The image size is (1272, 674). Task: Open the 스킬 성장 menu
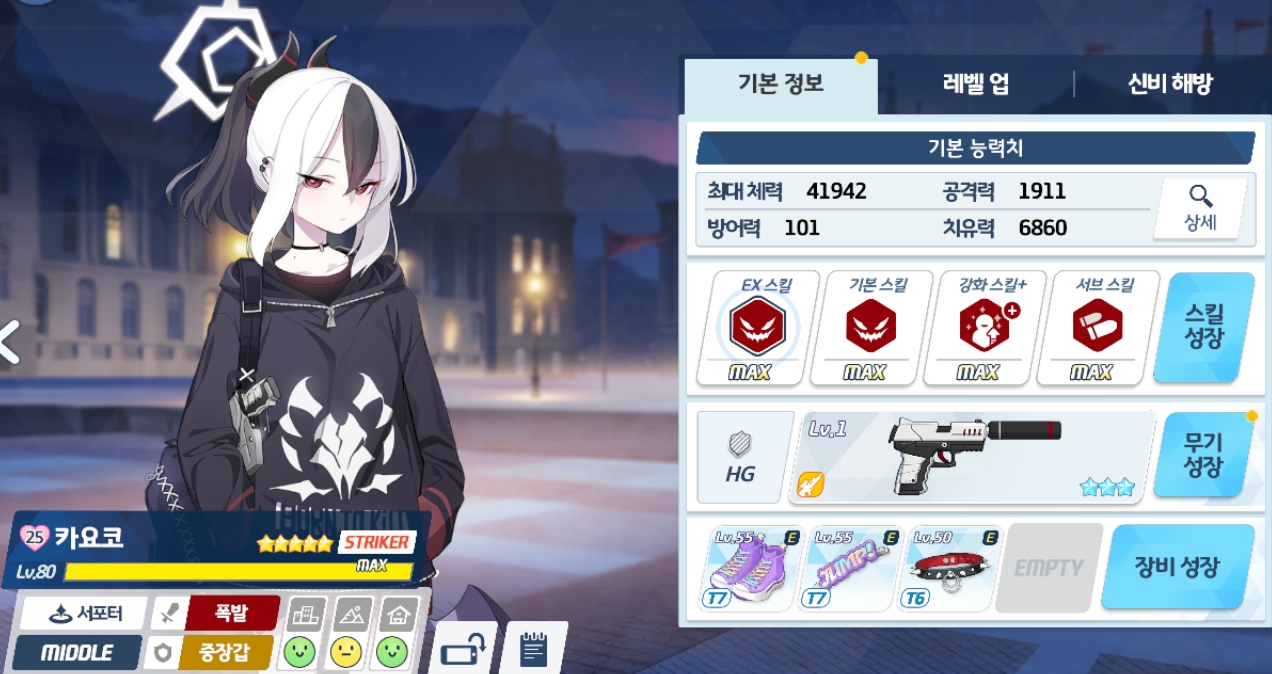click(x=1203, y=328)
